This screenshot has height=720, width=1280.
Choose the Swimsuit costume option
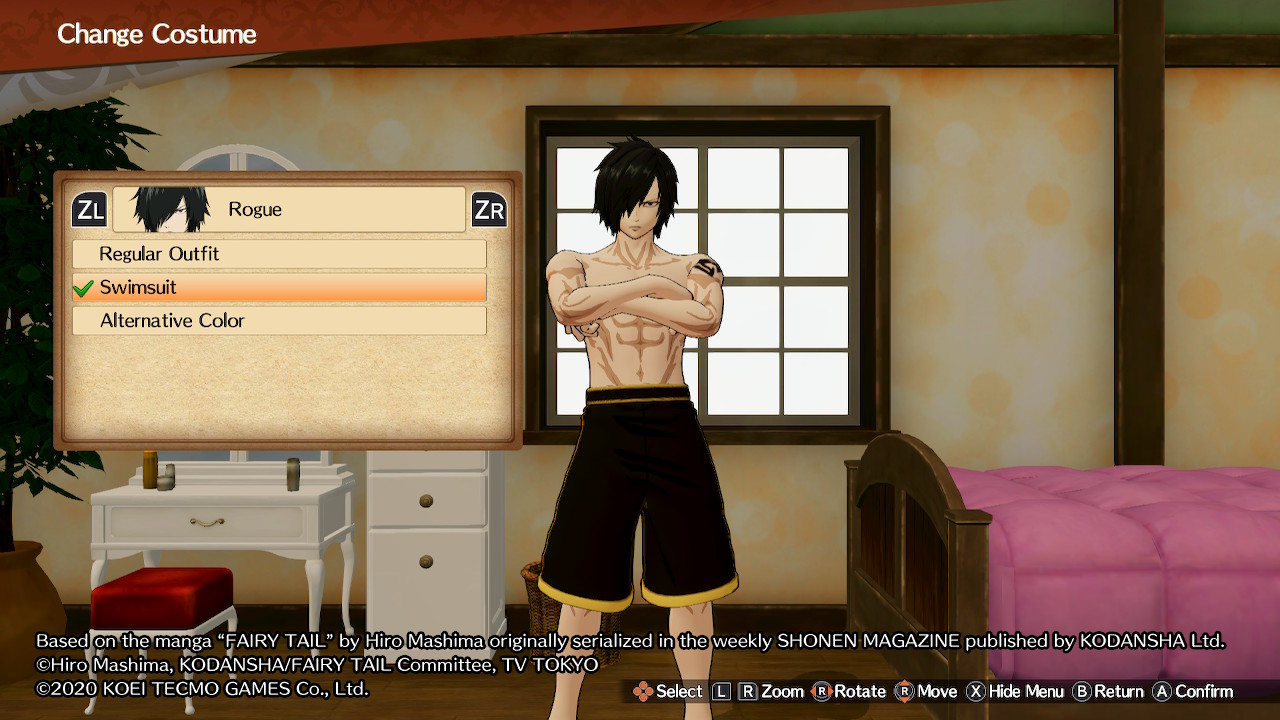tap(279, 288)
